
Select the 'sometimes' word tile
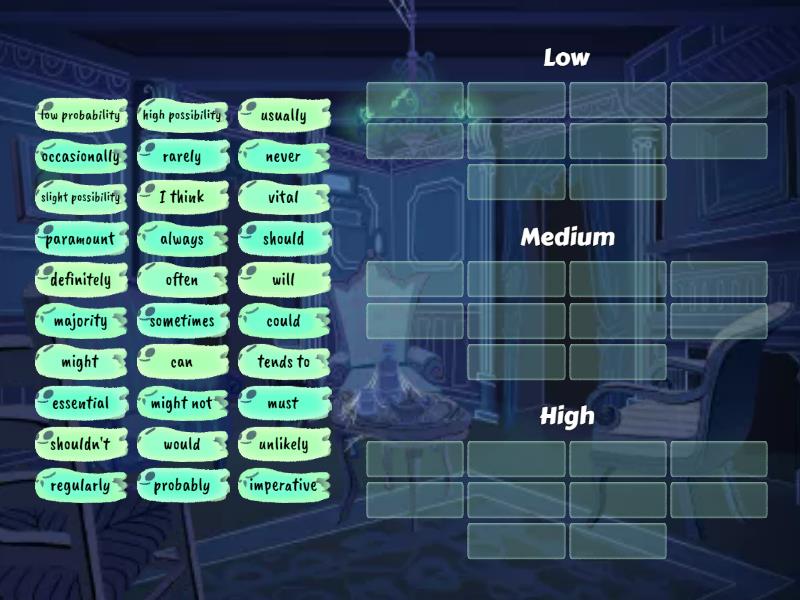pos(182,321)
